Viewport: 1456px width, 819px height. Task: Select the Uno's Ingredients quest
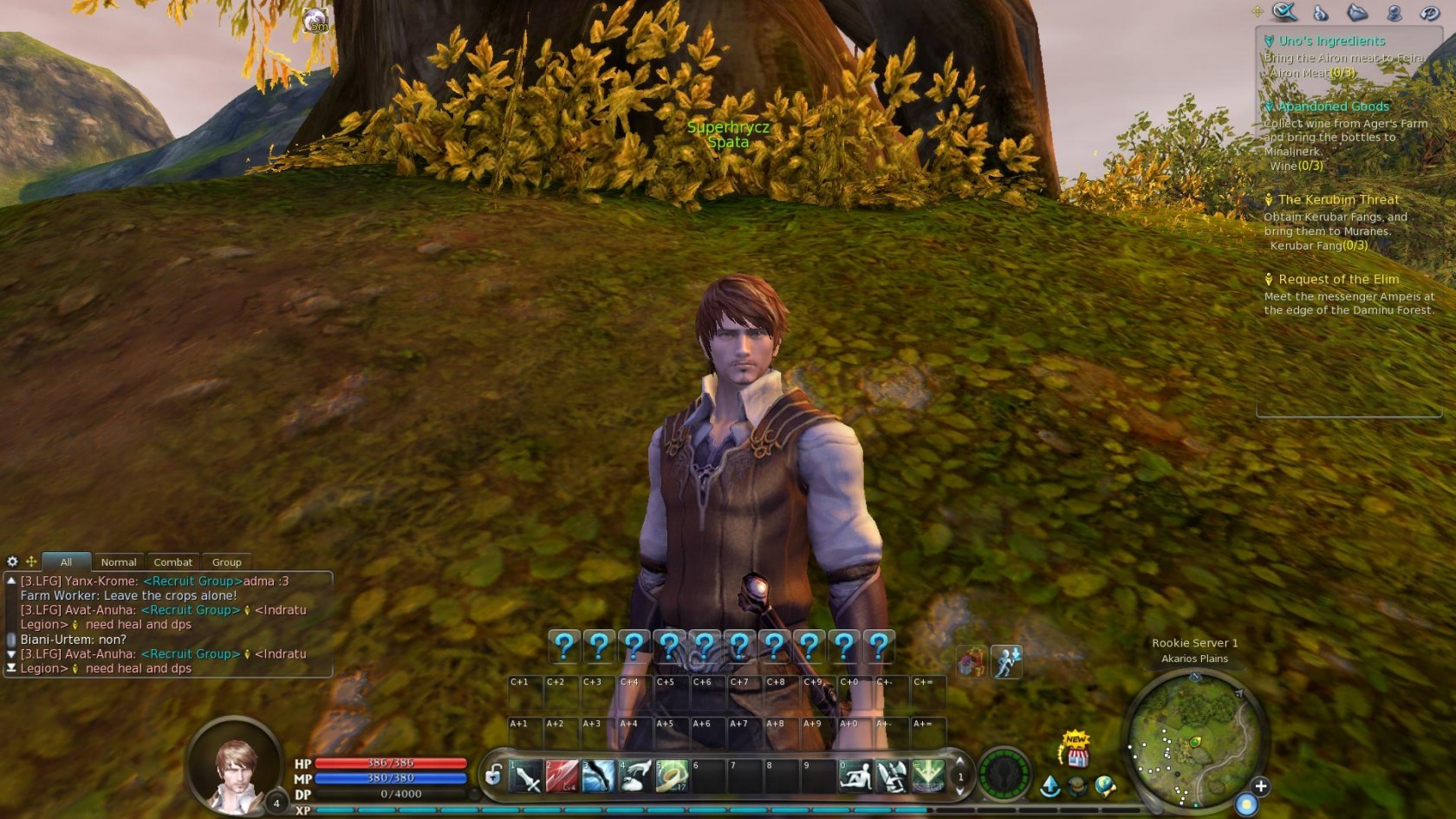click(1332, 41)
